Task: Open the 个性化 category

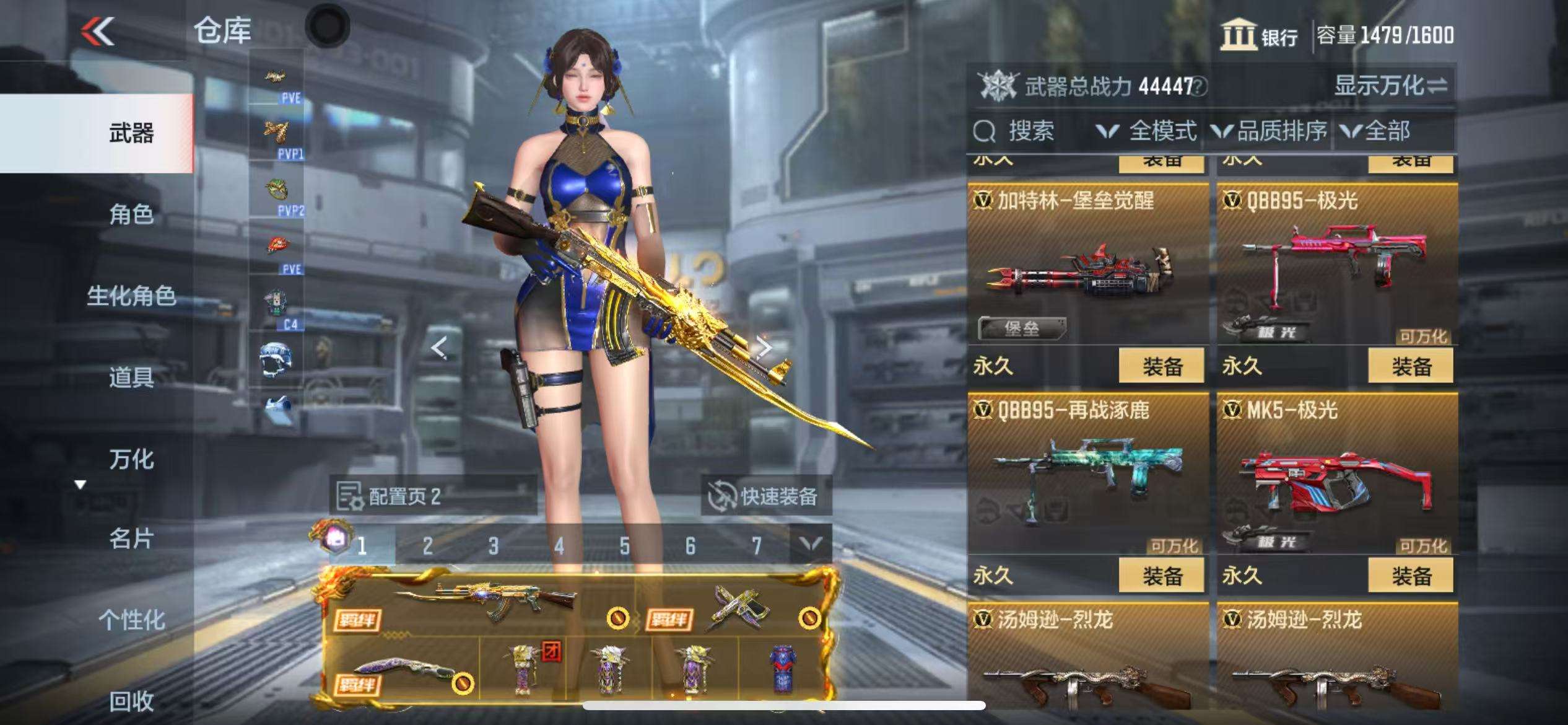Action: coord(131,620)
